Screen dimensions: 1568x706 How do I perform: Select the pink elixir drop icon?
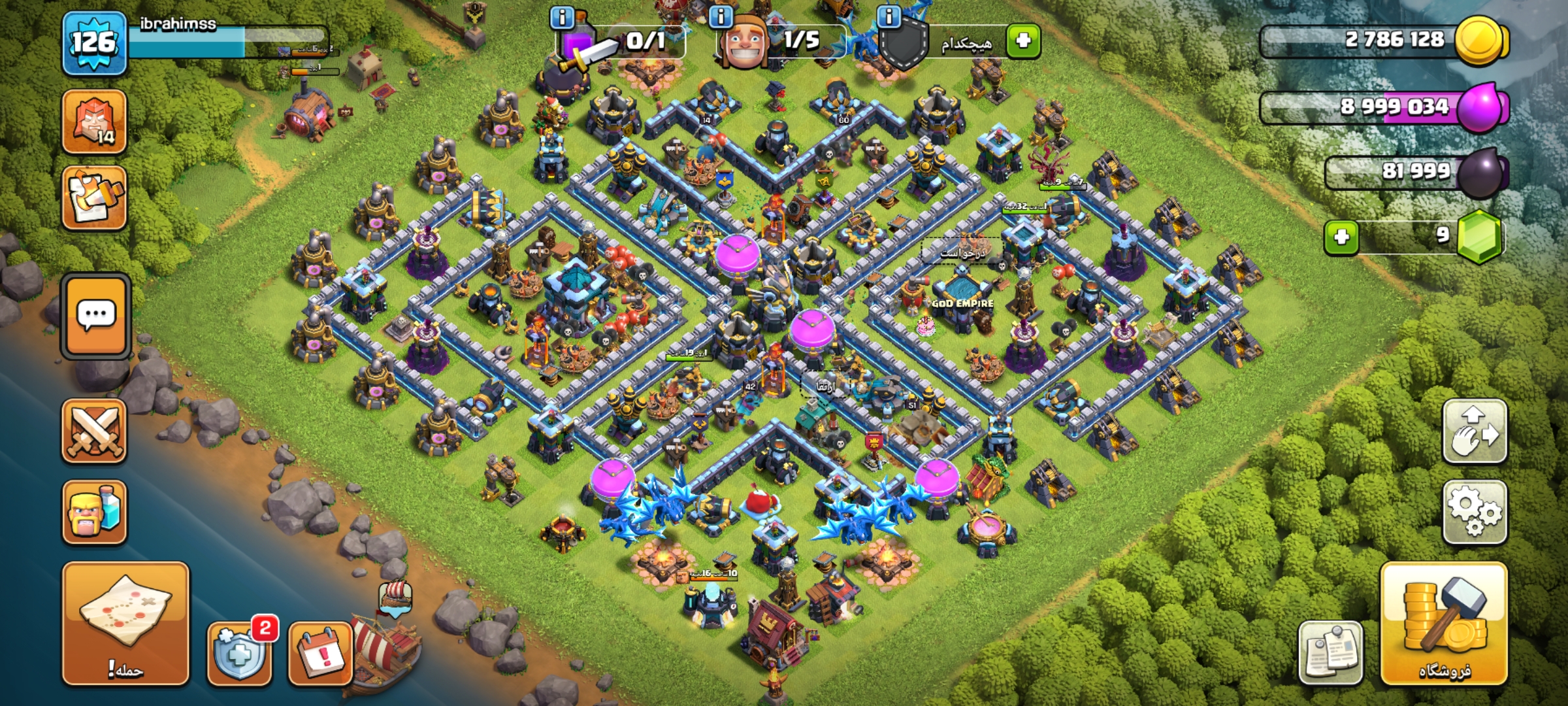pyautogui.click(x=1482, y=107)
